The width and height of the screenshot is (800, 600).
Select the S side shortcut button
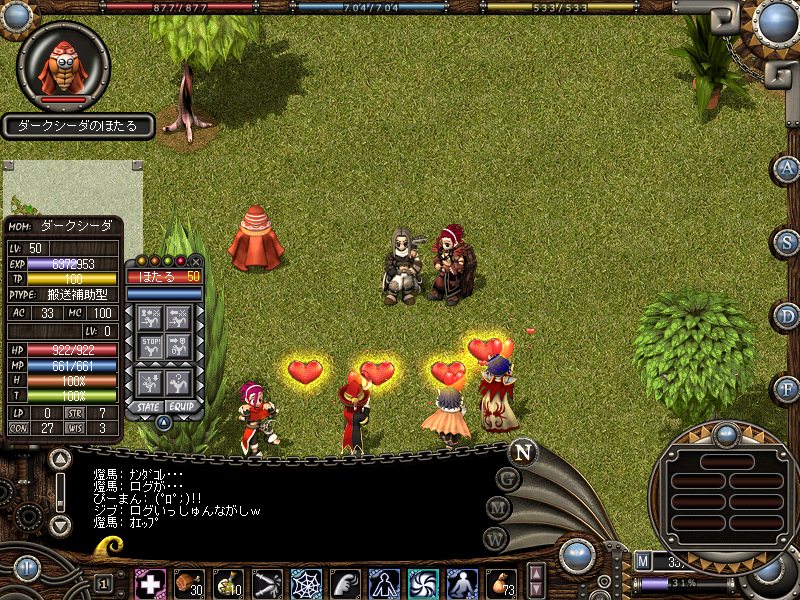787,242
